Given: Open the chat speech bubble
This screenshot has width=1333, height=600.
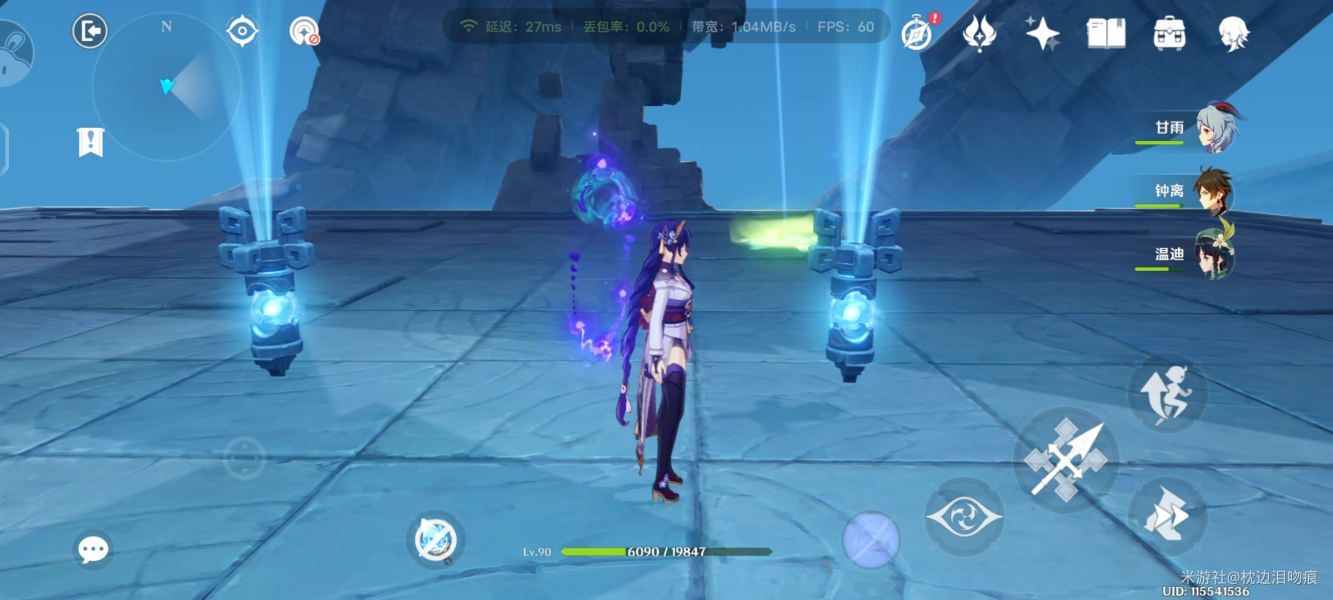Looking at the screenshot, I should click(x=93, y=549).
